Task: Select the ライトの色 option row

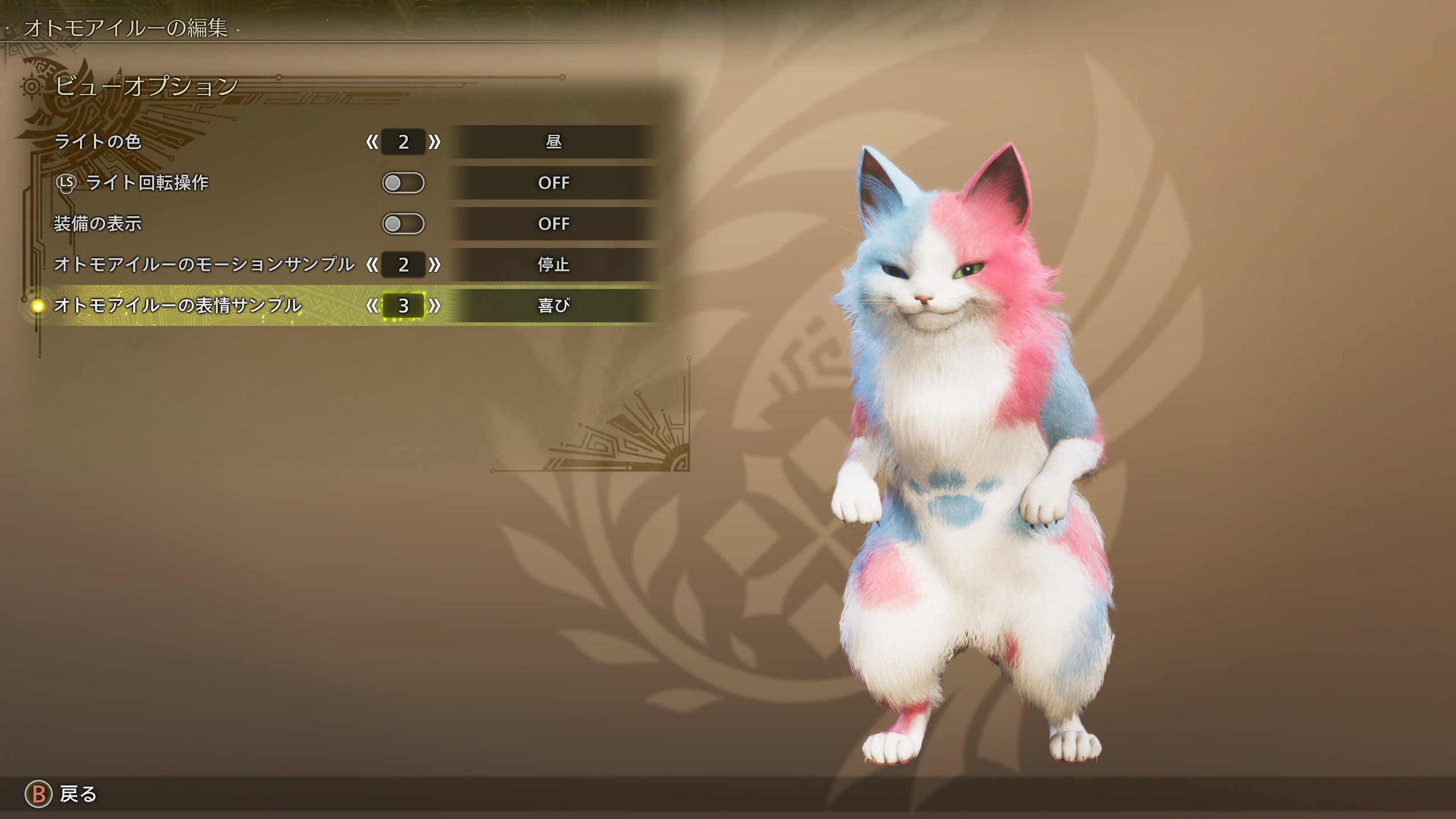Action: 98,142
